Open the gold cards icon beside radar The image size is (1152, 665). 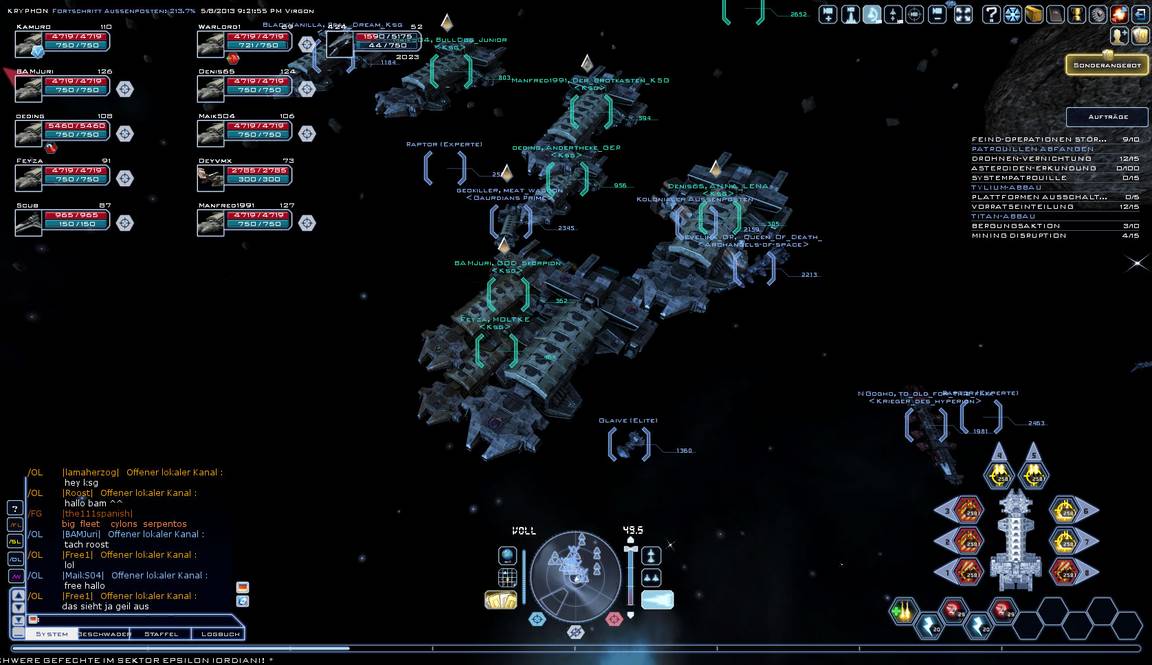point(500,600)
